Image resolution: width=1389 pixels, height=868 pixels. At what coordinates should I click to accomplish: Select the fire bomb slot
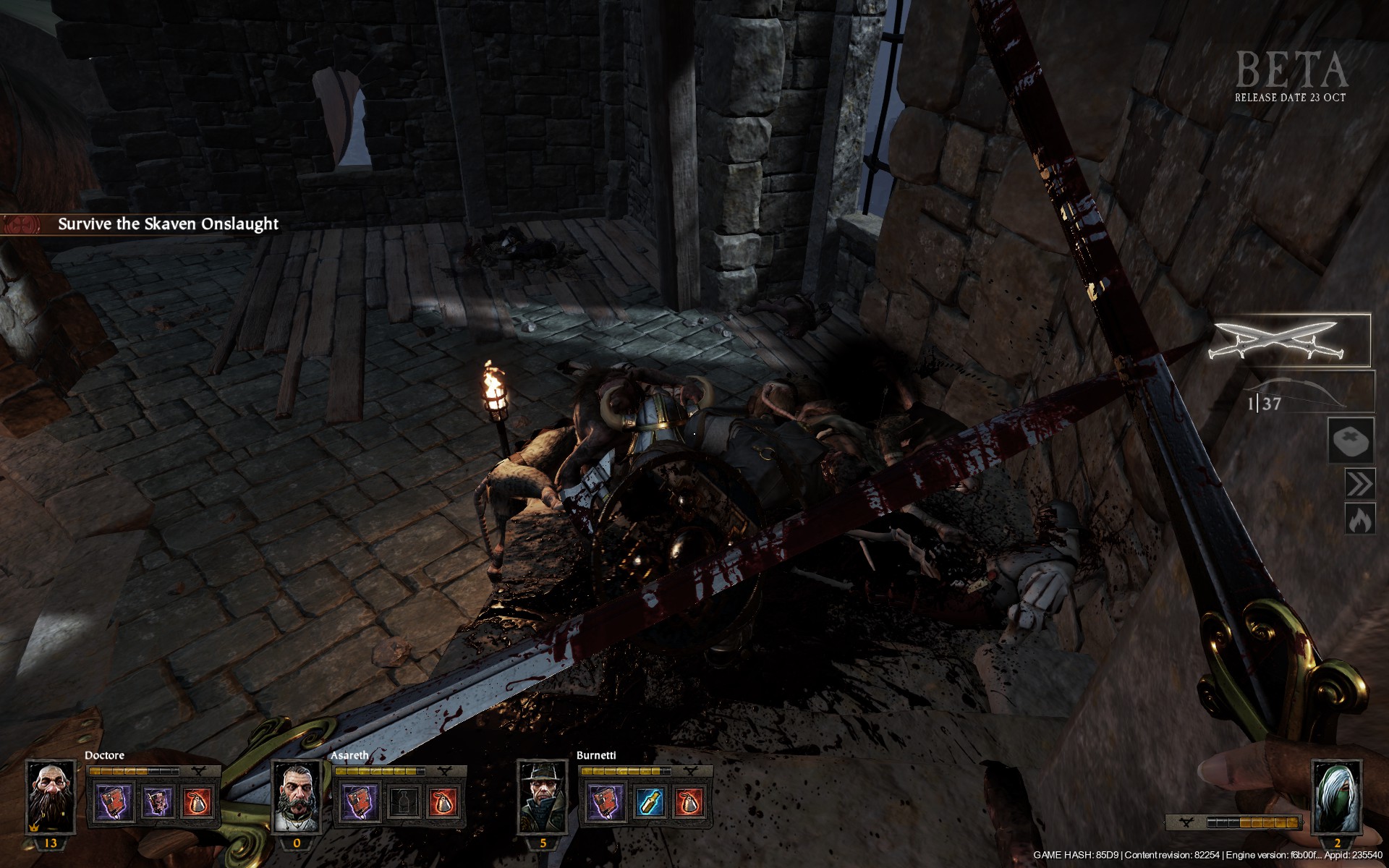pyautogui.click(x=1359, y=519)
